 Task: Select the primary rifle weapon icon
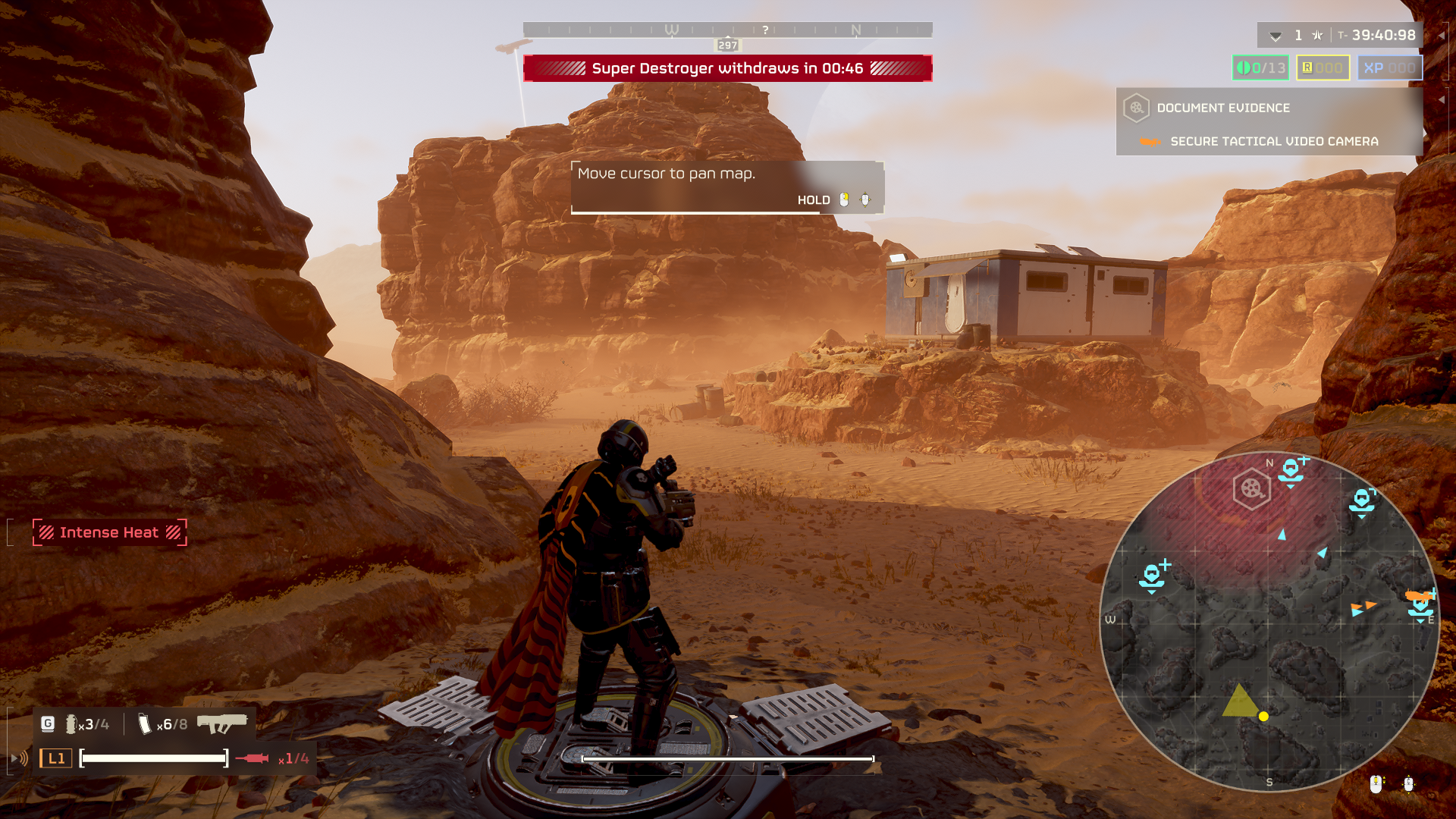(221, 723)
